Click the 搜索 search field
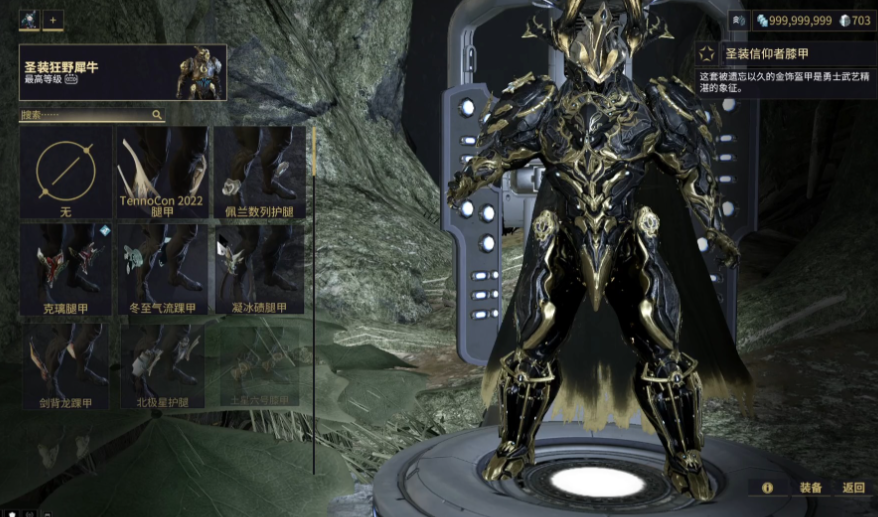 pos(85,115)
